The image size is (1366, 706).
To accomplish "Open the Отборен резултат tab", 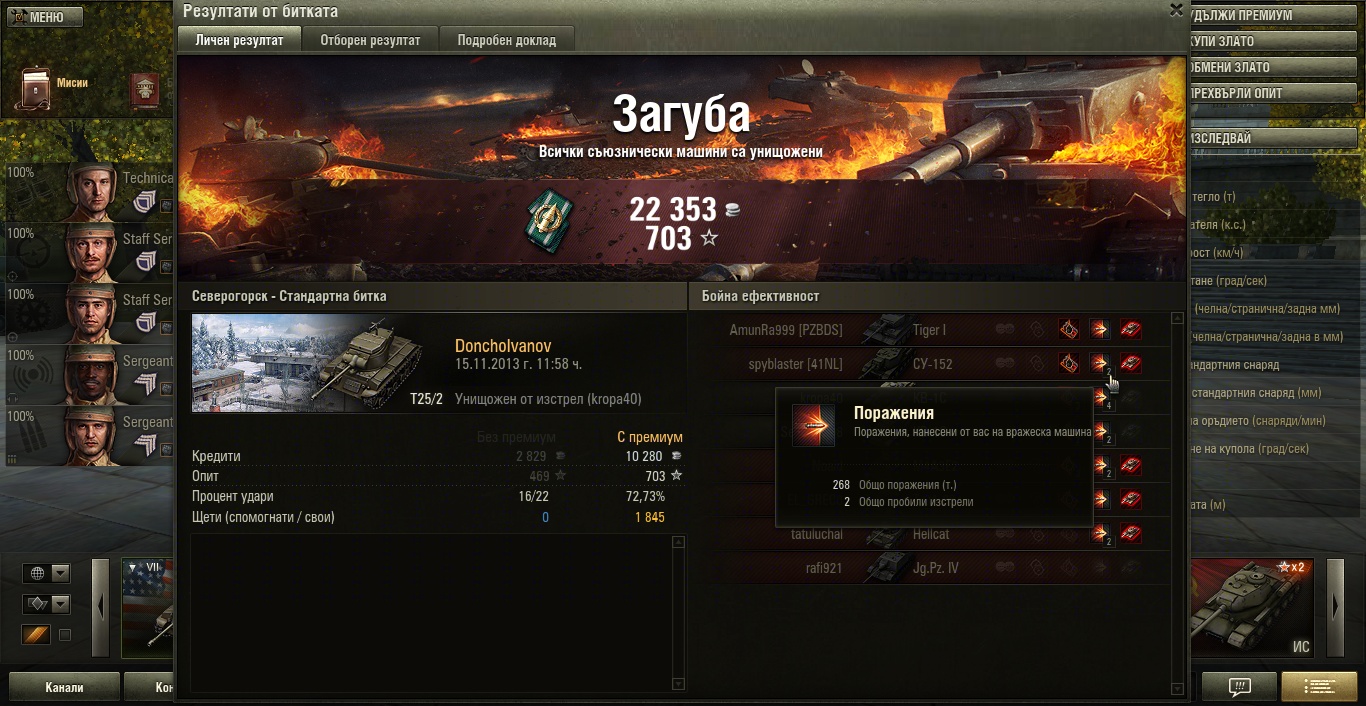I will (x=370, y=40).
